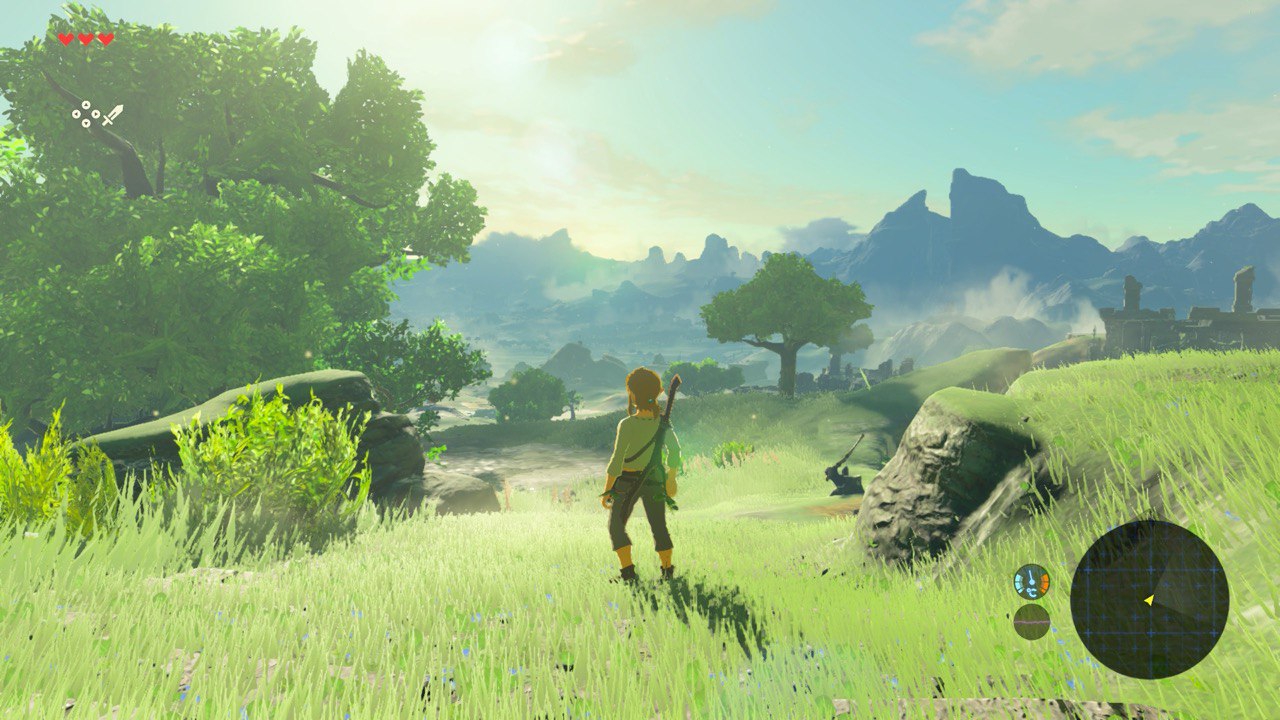
Task: Select the sword weapon icon
Action: point(112,115)
